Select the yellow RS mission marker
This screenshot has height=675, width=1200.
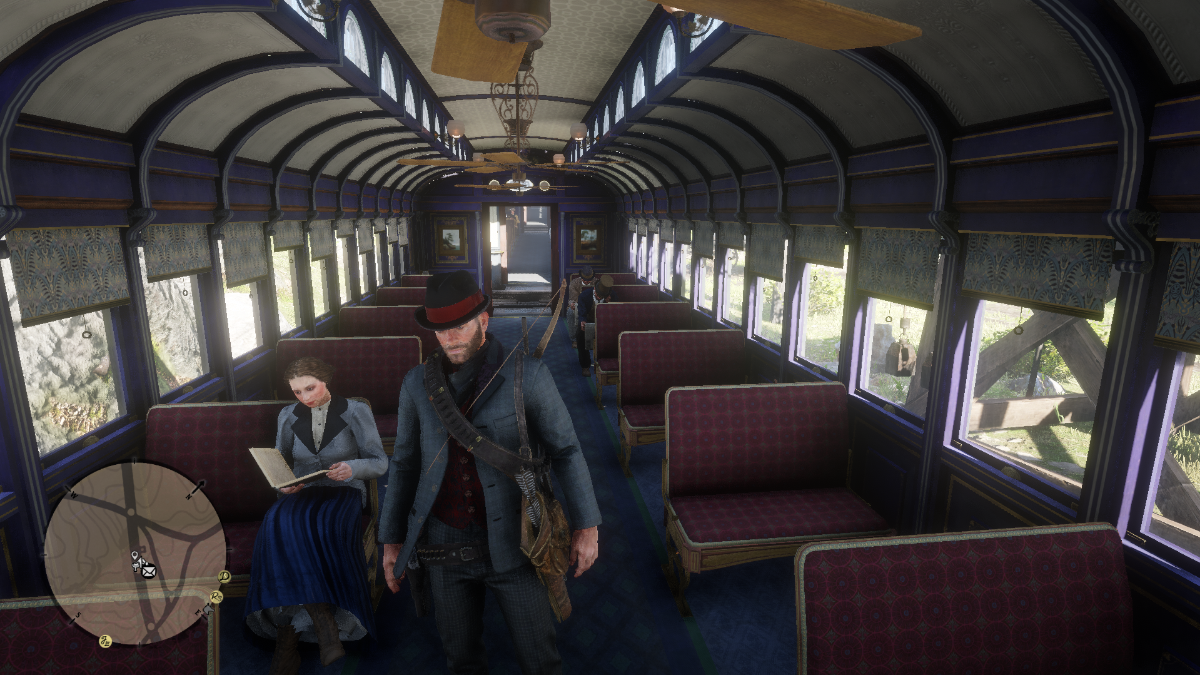pos(216,597)
